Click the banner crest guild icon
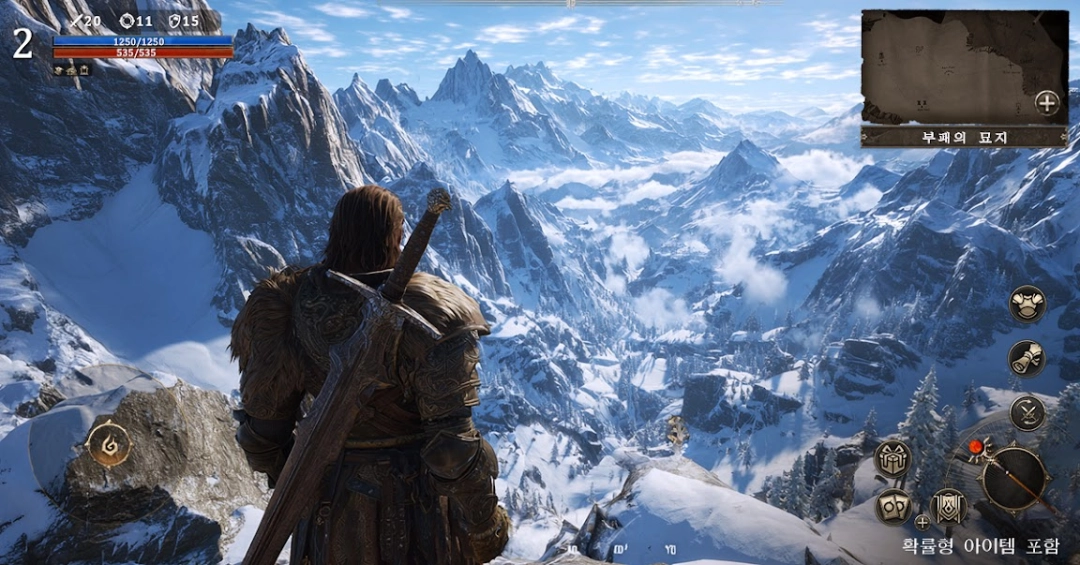This screenshot has width=1080, height=565. 948,507
